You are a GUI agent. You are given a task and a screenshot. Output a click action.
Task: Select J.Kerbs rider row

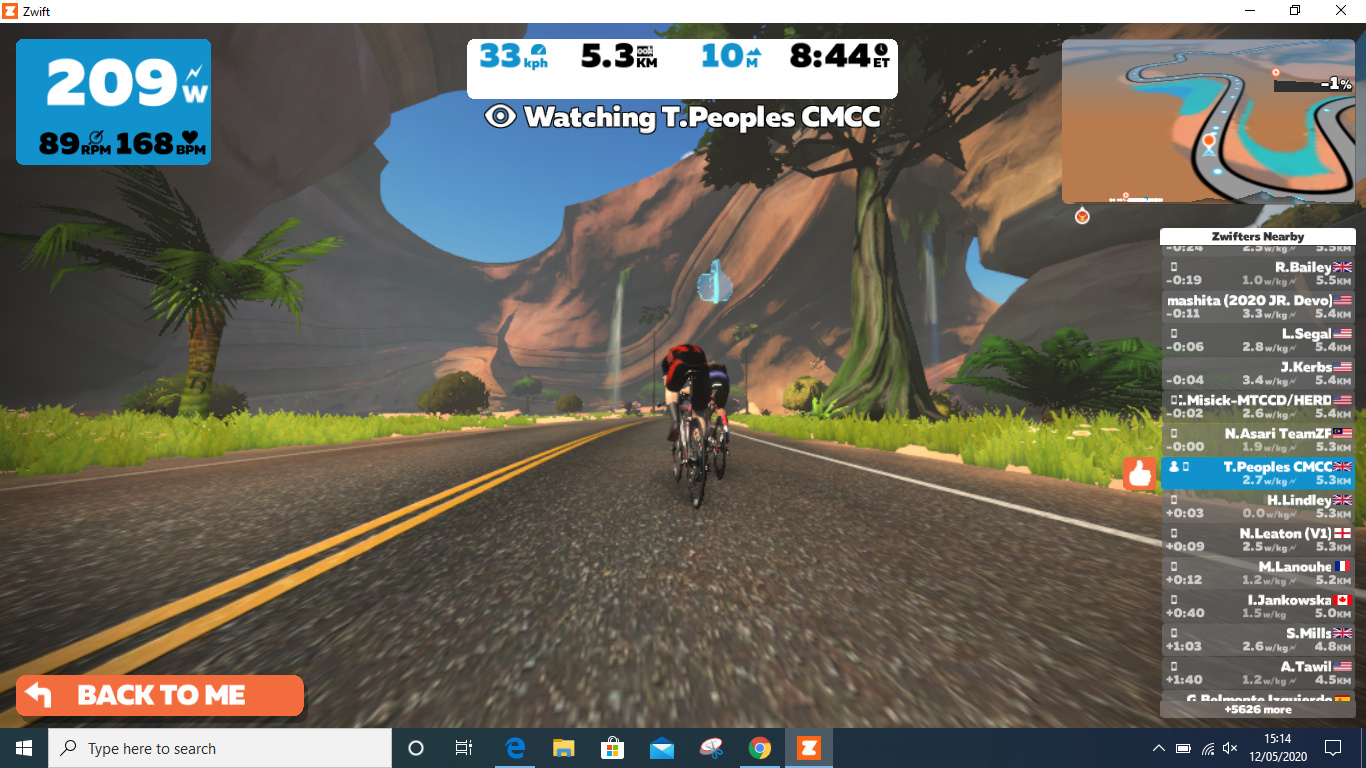pyautogui.click(x=1258, y=373)
